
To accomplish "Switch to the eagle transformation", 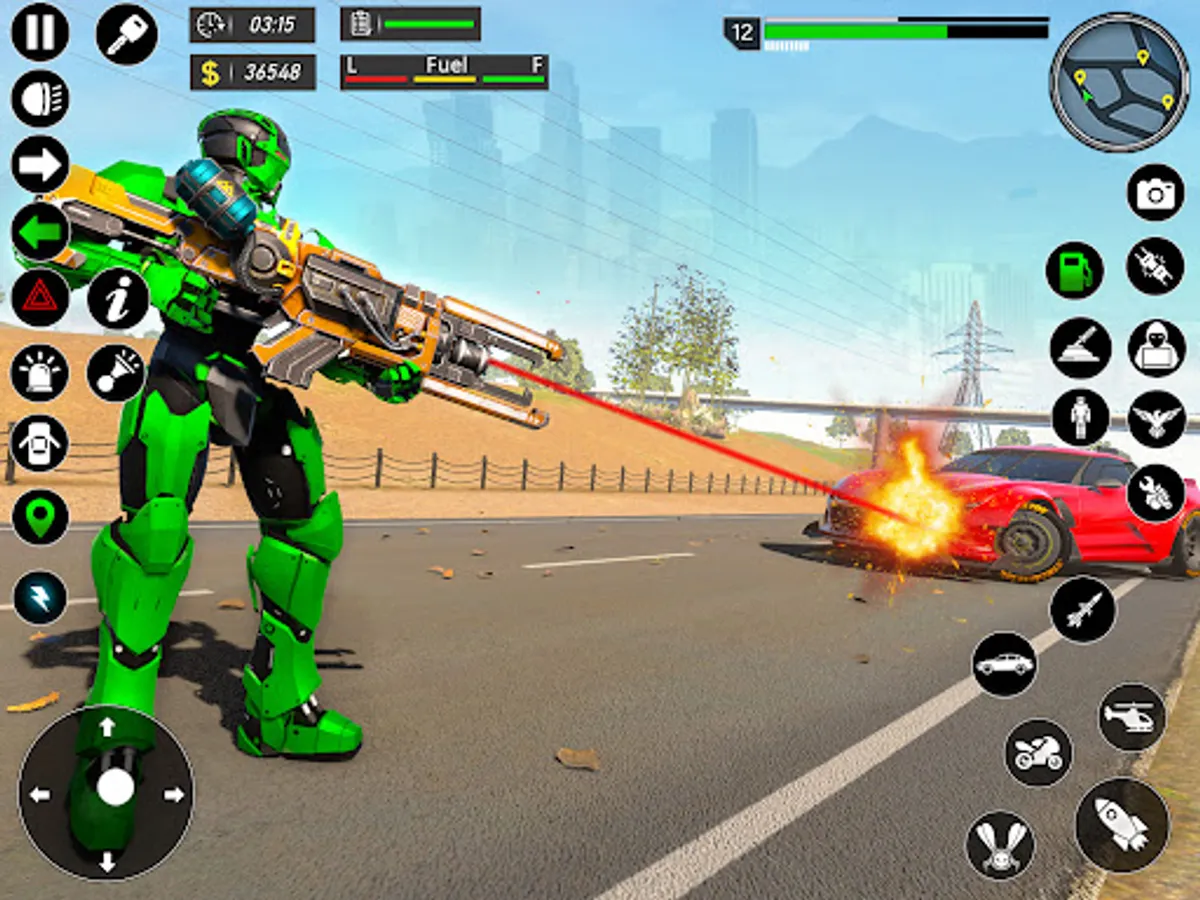I will tap(1157, 419).
